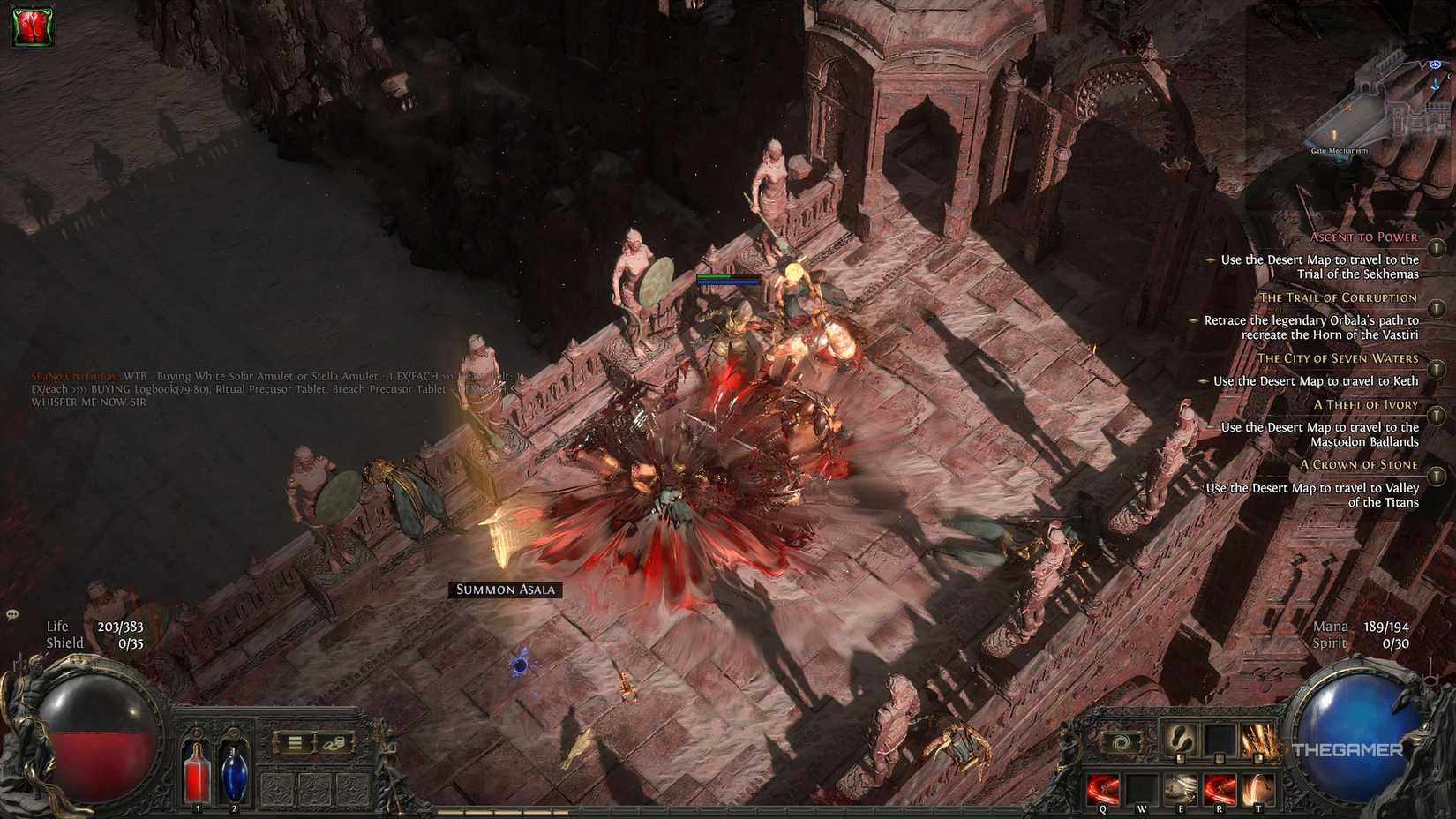Activate the E slot skill icon
Screen dimensions: 1456x819
pos(1182,788)
